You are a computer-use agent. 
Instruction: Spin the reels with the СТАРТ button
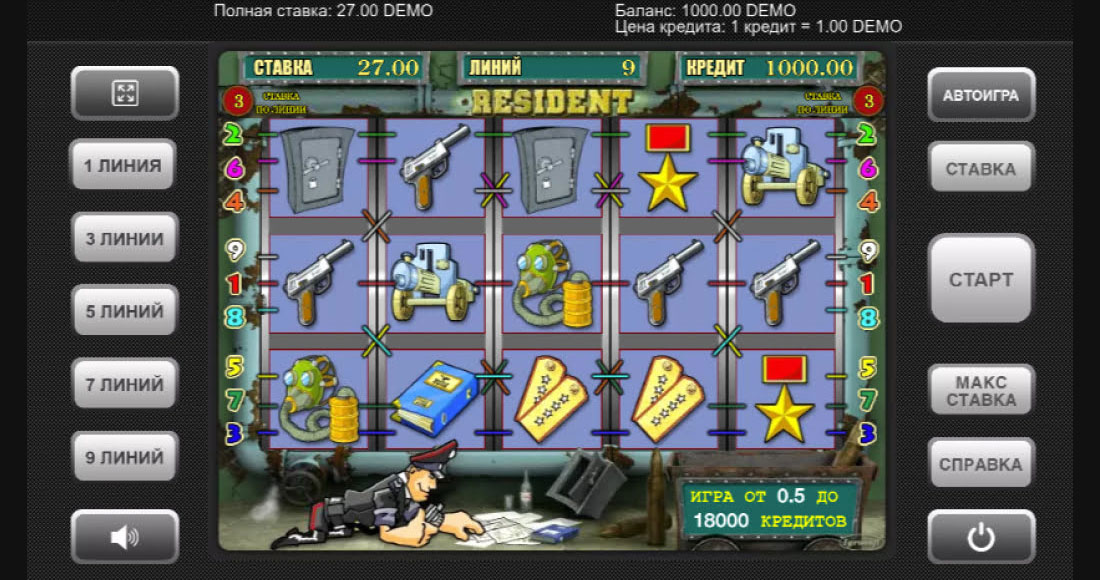(980, 279)
